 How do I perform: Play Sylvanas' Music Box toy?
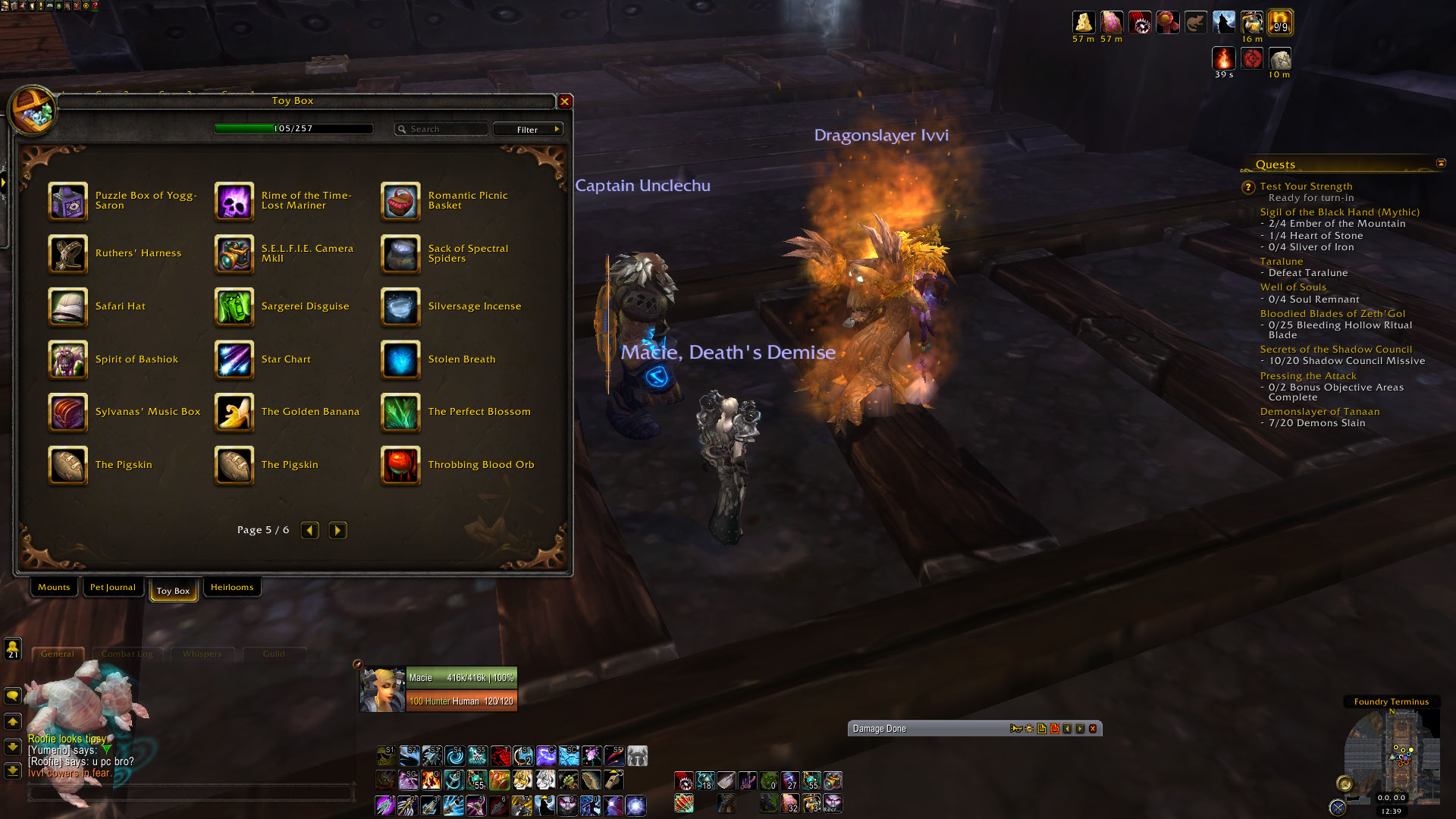68,413
